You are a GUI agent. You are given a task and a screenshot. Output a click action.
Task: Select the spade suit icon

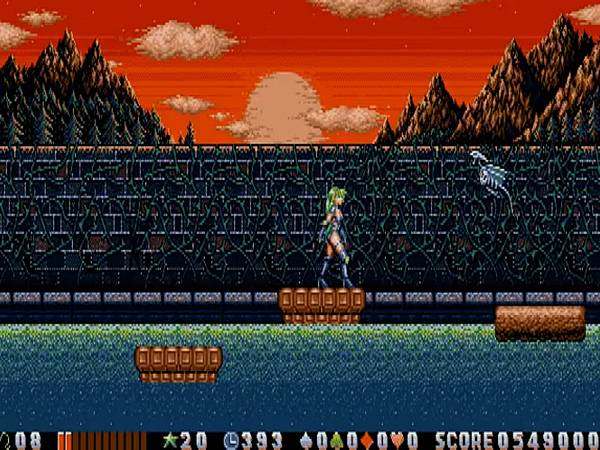click(306, 440)
